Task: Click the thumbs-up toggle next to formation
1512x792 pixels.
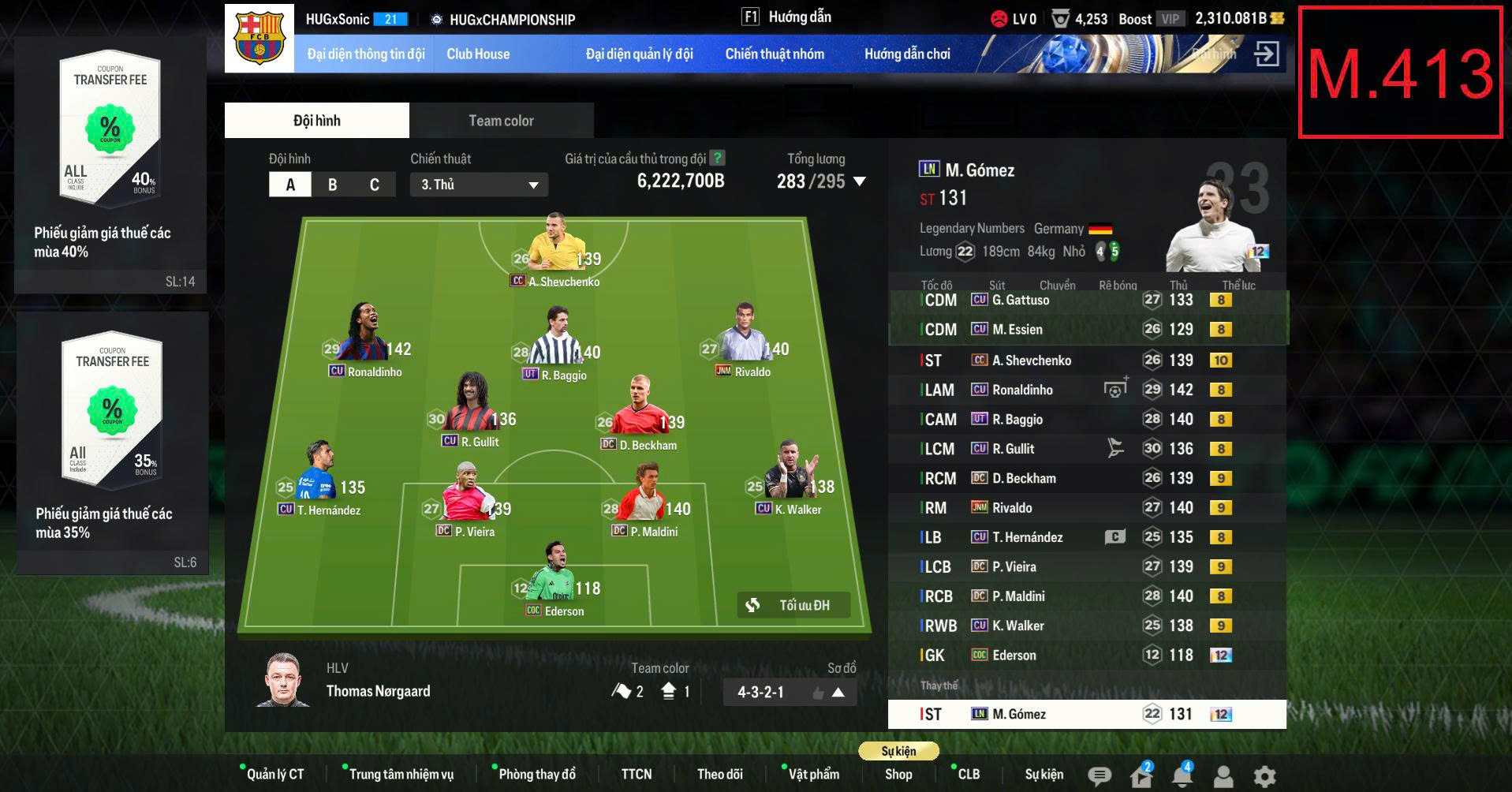Action: click(818, 691)
